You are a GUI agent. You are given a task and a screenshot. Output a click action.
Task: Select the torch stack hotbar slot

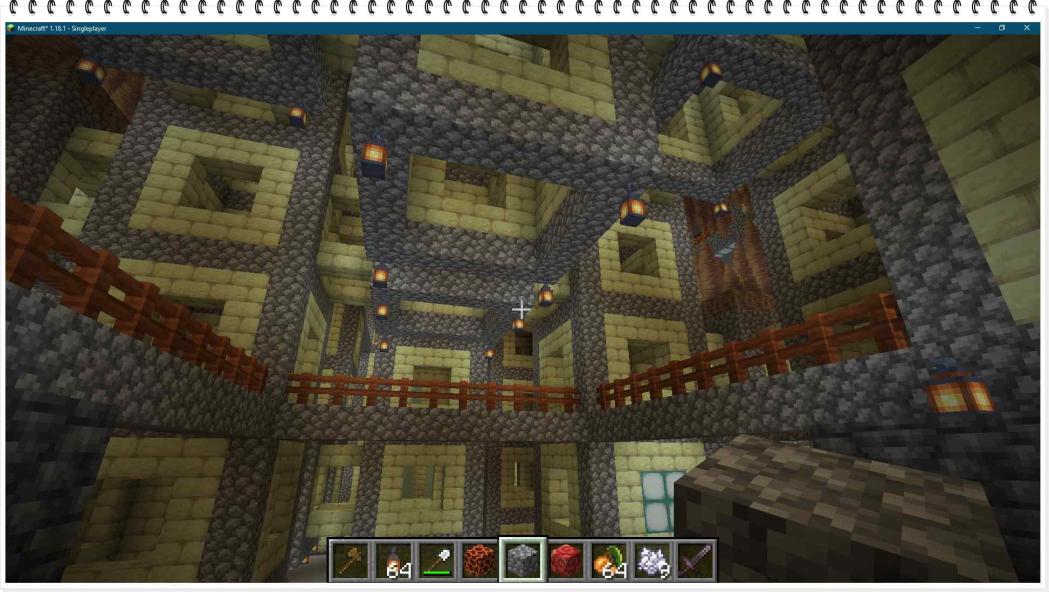coord(395,561)
